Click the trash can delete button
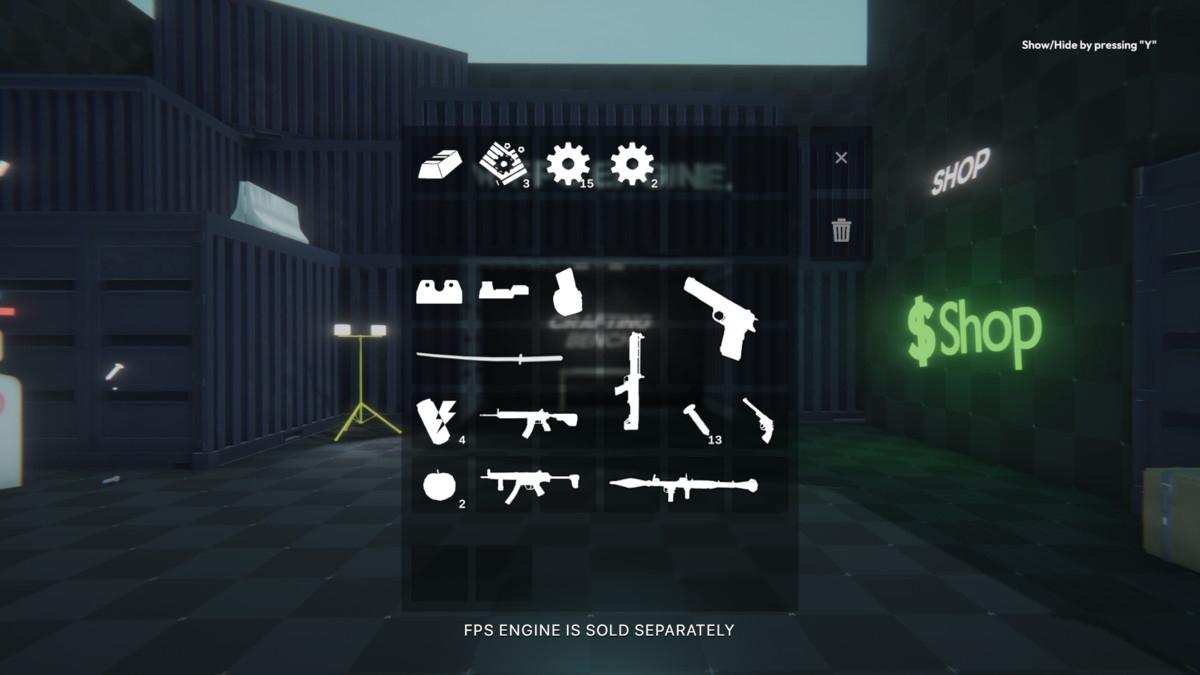The height and width of the screenshot is (675, 1200). (x=841, y=231)
